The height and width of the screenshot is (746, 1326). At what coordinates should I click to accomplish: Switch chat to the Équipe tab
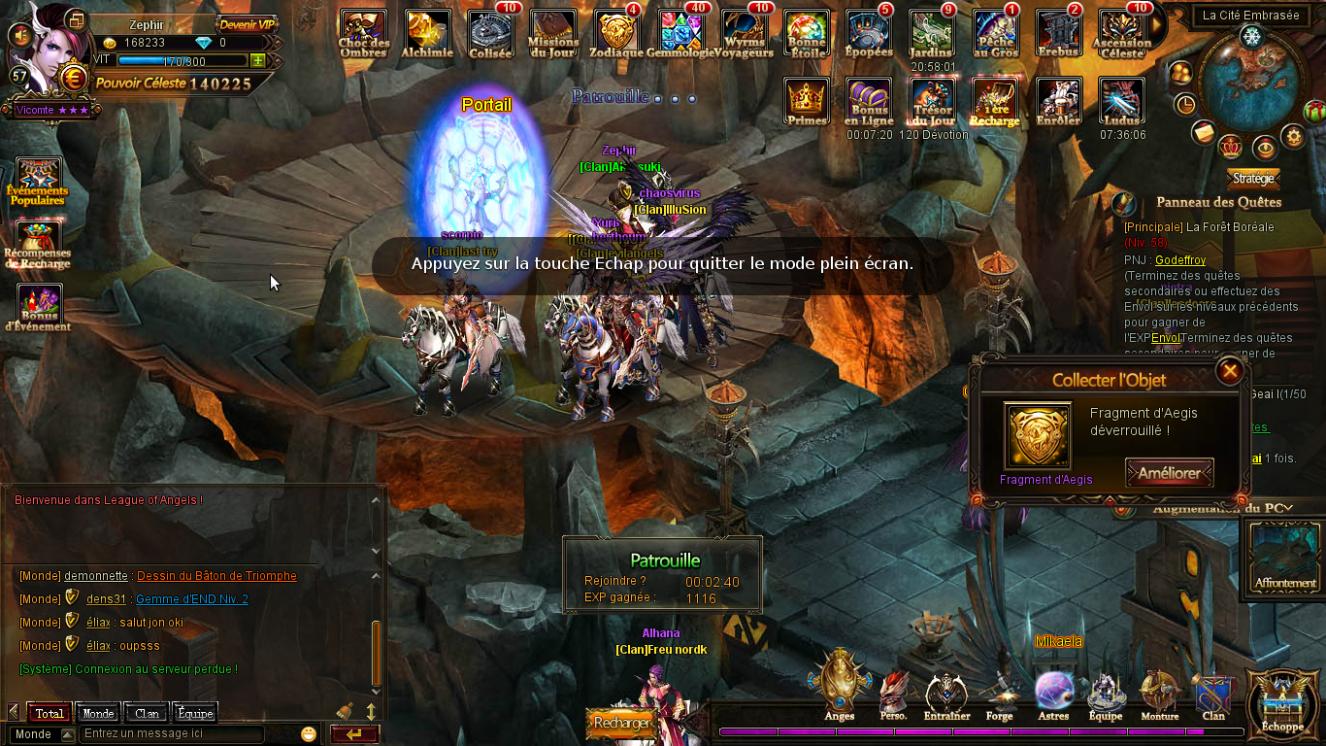coord(195,713)
